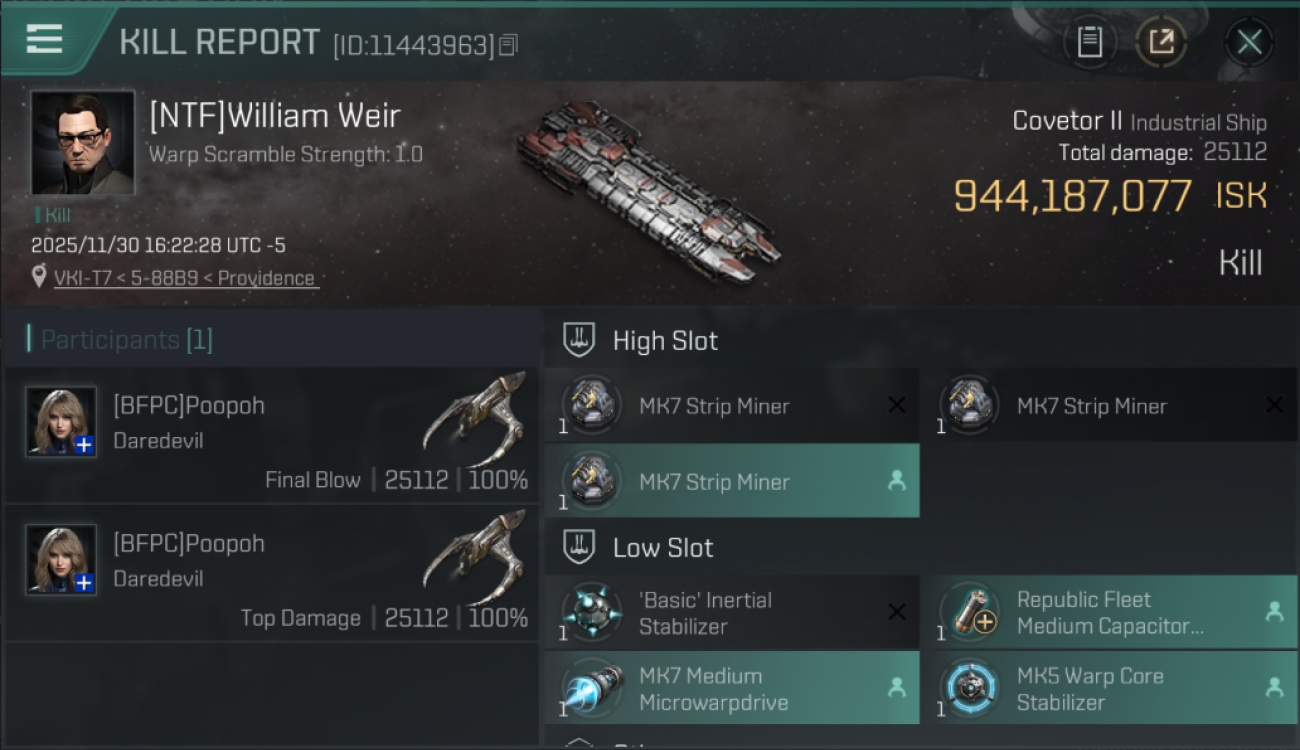1300x750 pixels.
Task: Click the MK5 Warp Core Stabilizer icon
Action: (x=968, y=688)
